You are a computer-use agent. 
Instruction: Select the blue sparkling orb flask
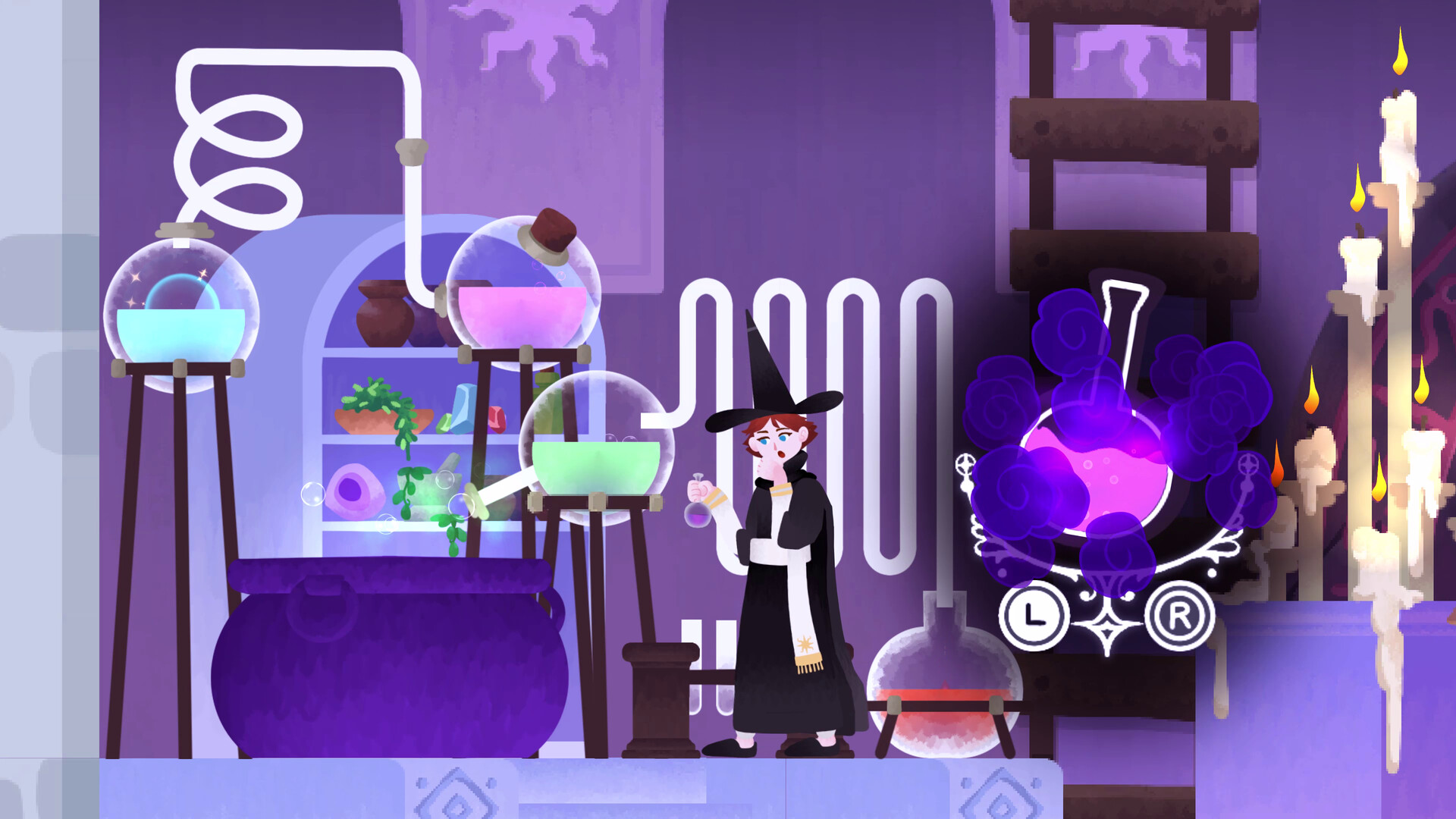tap(182, 311)
